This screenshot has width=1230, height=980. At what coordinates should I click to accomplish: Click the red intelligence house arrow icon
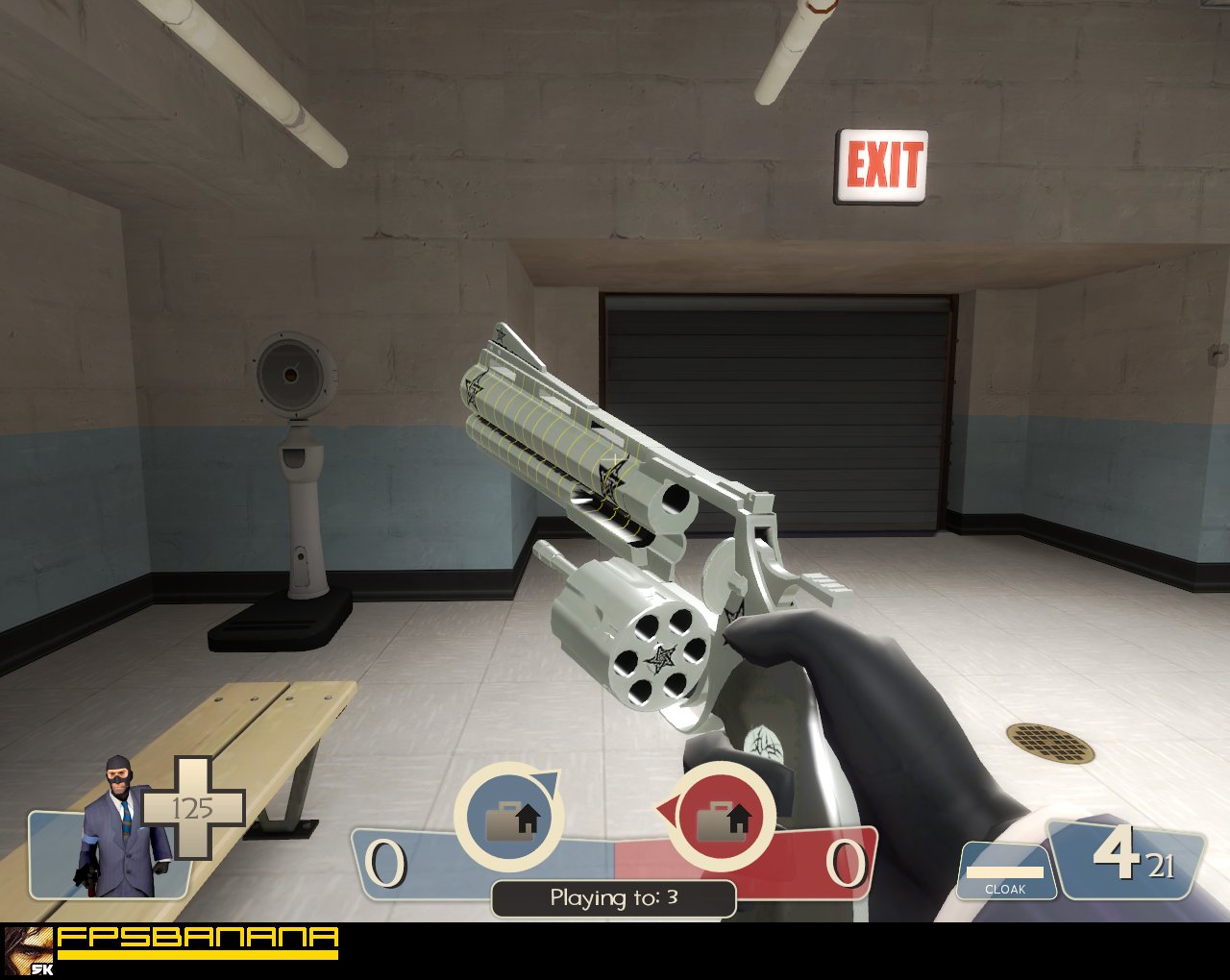(x=727, y=821)
